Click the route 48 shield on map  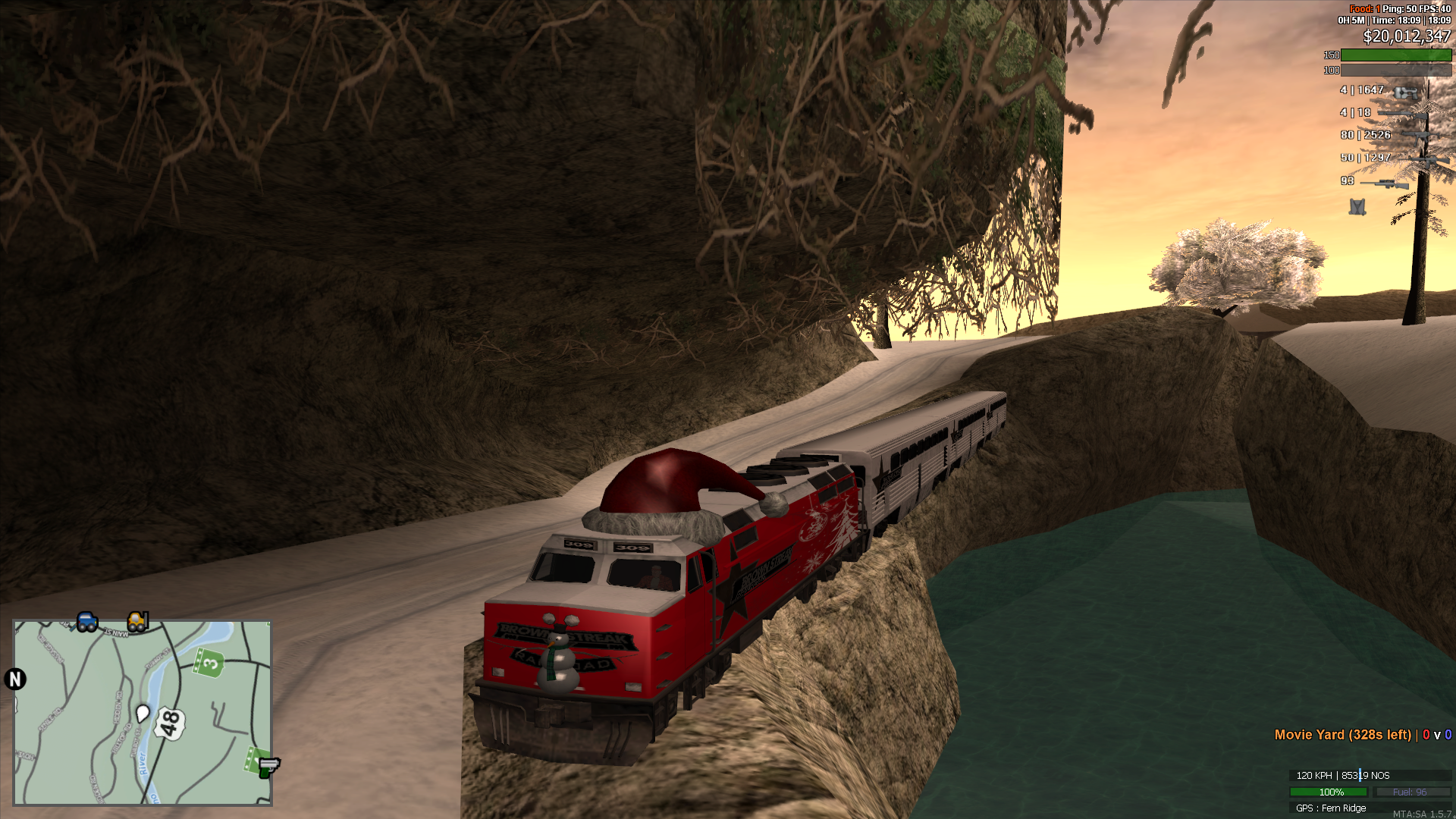pos(170,723)
